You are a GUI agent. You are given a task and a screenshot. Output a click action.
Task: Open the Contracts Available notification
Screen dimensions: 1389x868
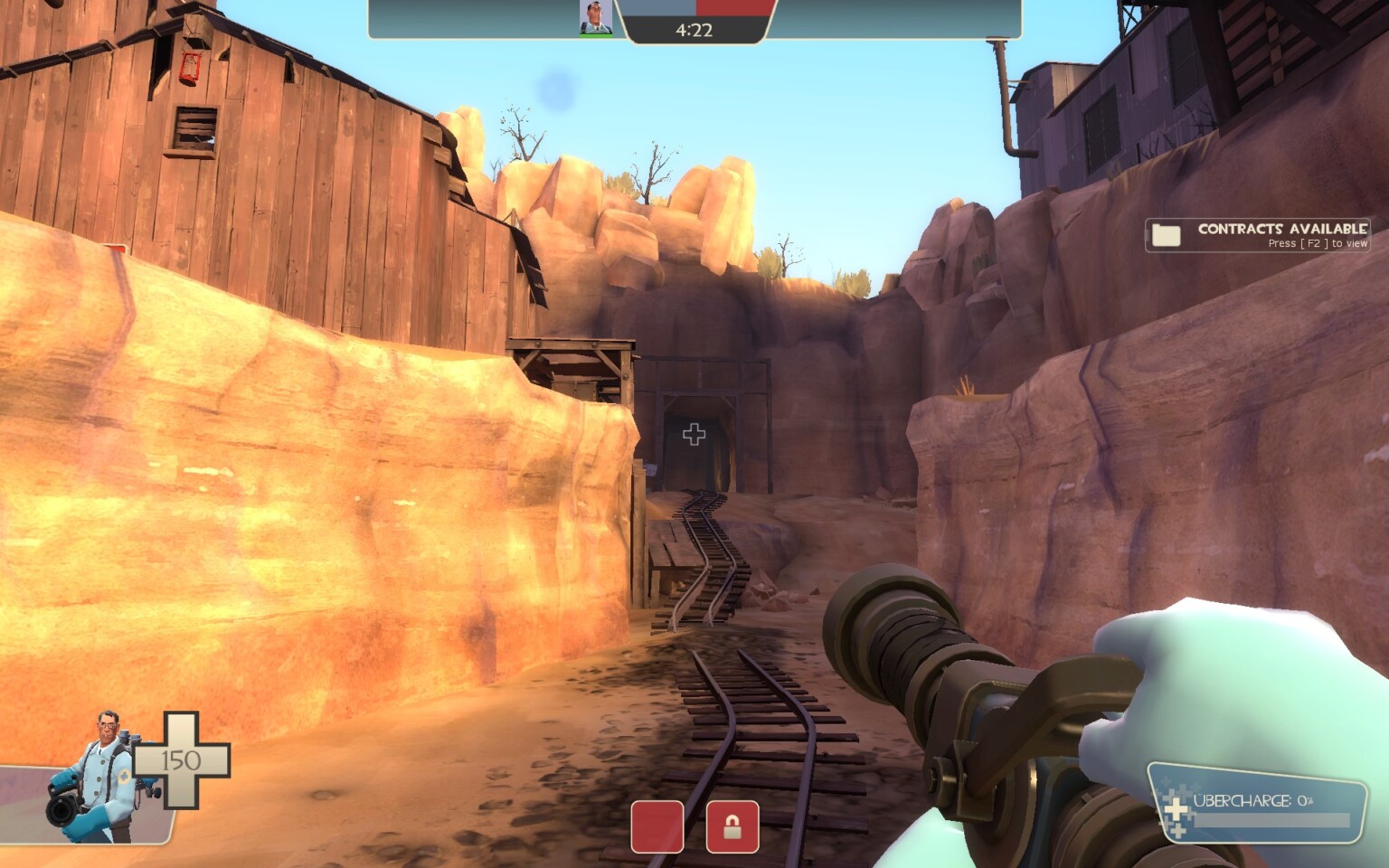pos(1258,235)
